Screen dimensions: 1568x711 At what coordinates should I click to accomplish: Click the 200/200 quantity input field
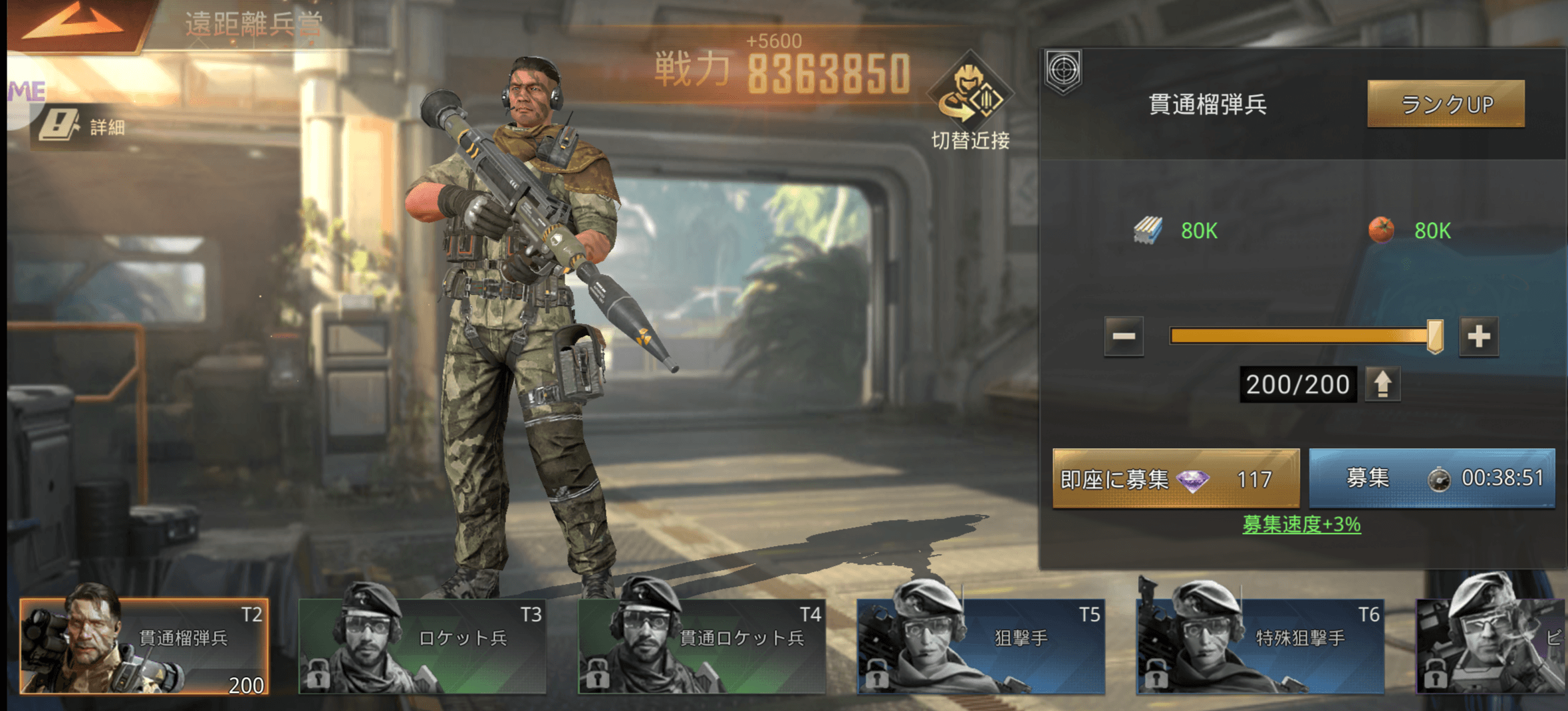click(x=1297, y=384)
